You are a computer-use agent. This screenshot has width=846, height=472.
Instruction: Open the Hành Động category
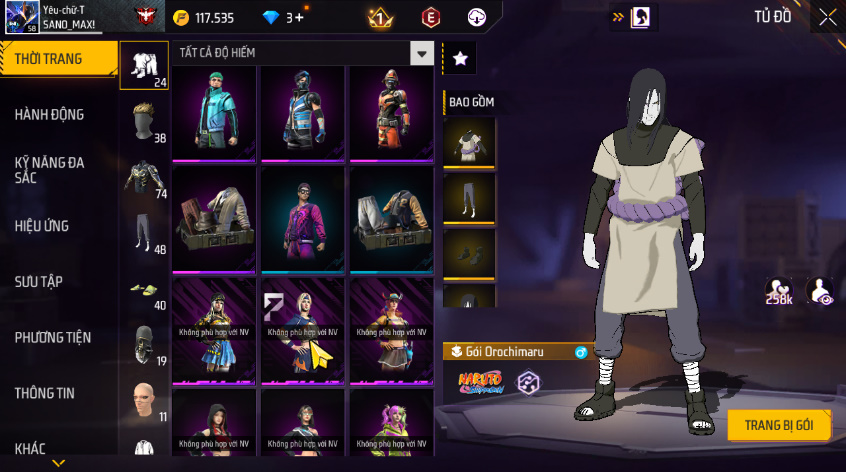pos(49,115)
